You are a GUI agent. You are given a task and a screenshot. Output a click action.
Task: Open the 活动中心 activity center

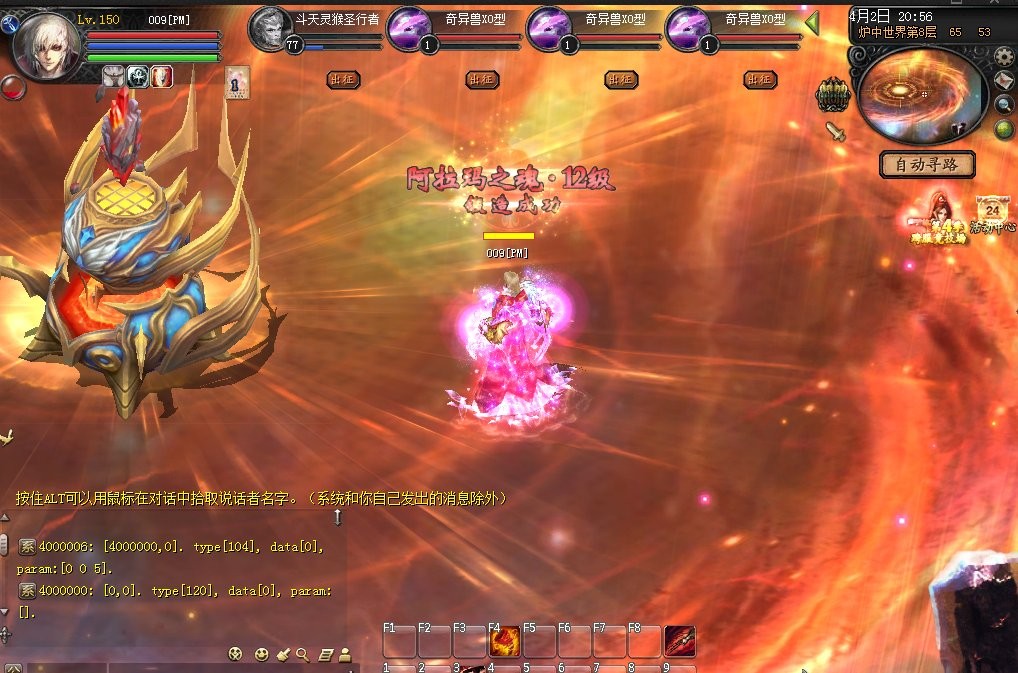(x=994, y=214)
